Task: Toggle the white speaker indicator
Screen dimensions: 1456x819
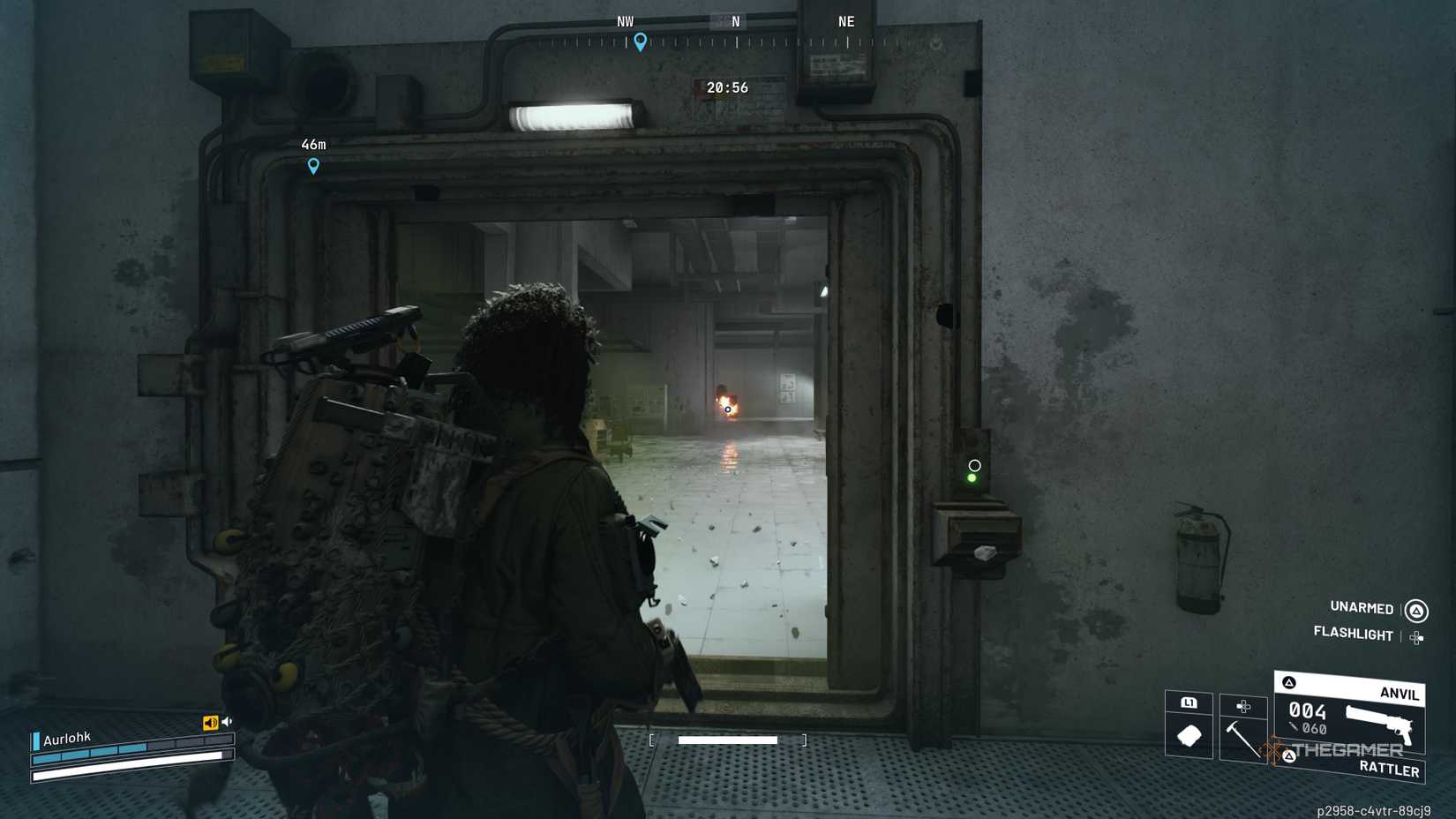Action: 227,721
